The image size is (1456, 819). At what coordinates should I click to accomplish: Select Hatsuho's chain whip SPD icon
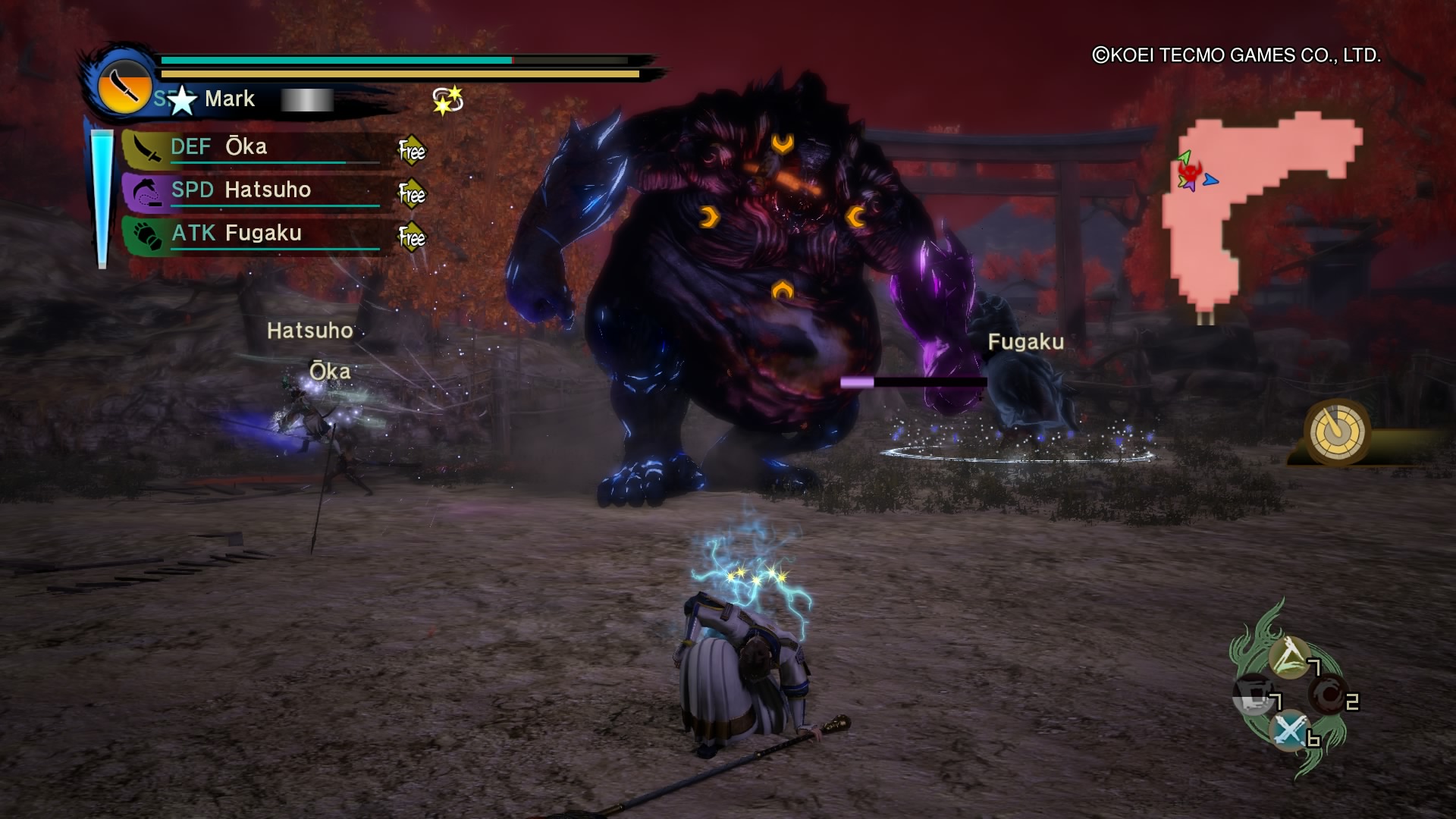pos(146,193)
